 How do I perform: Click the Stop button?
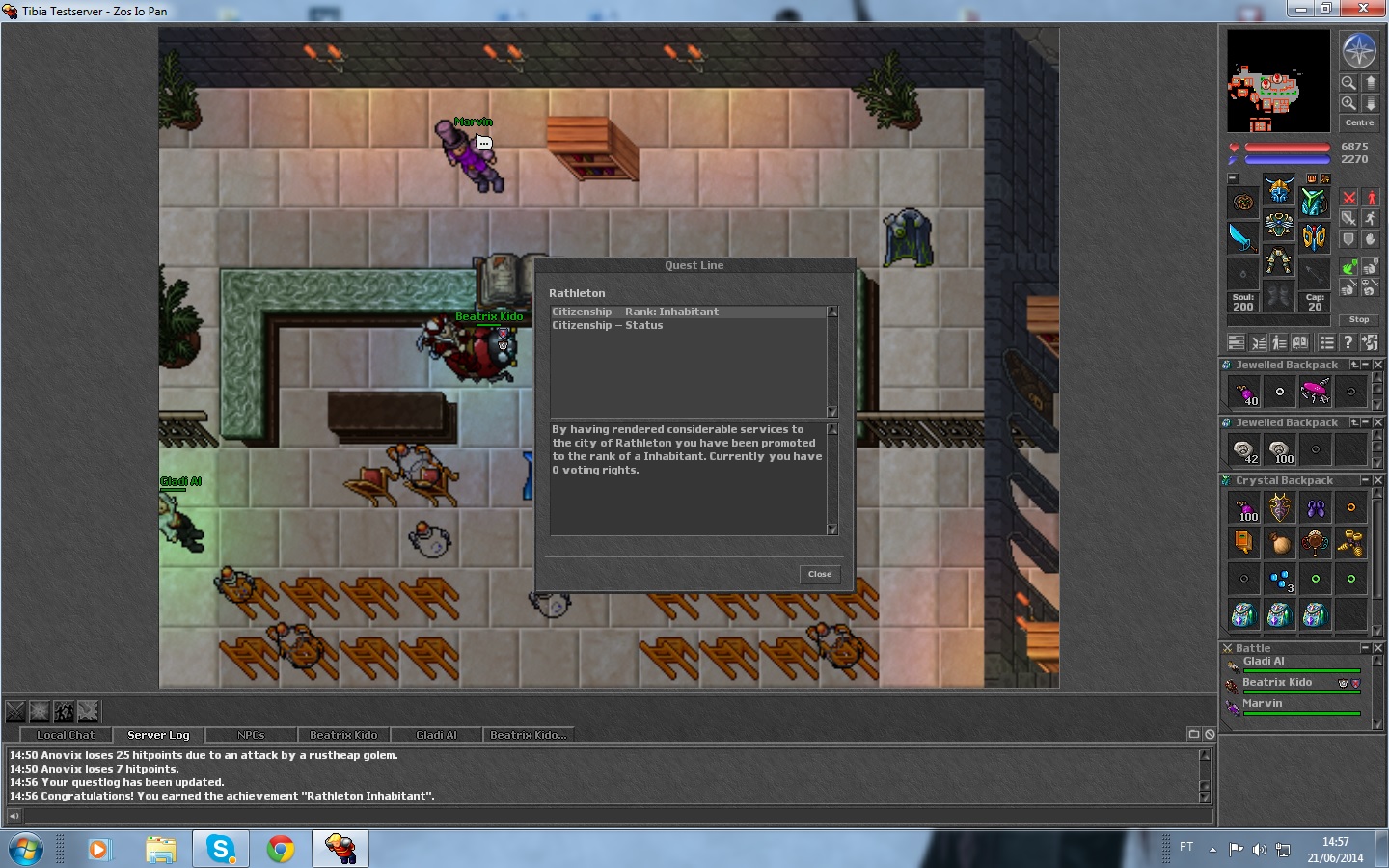pos(1359,319)
